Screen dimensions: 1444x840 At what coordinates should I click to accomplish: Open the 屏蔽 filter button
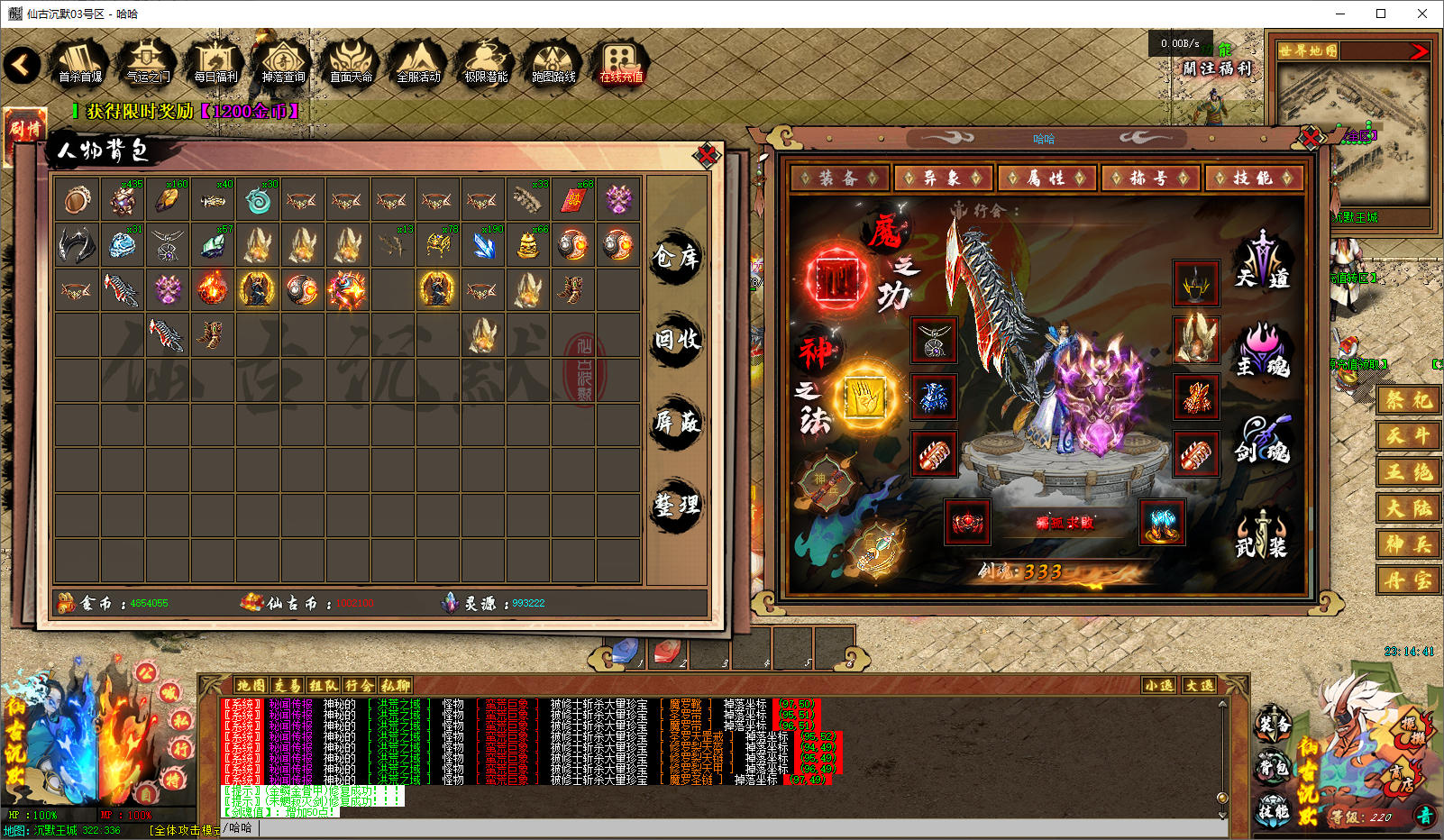point(676,422)
